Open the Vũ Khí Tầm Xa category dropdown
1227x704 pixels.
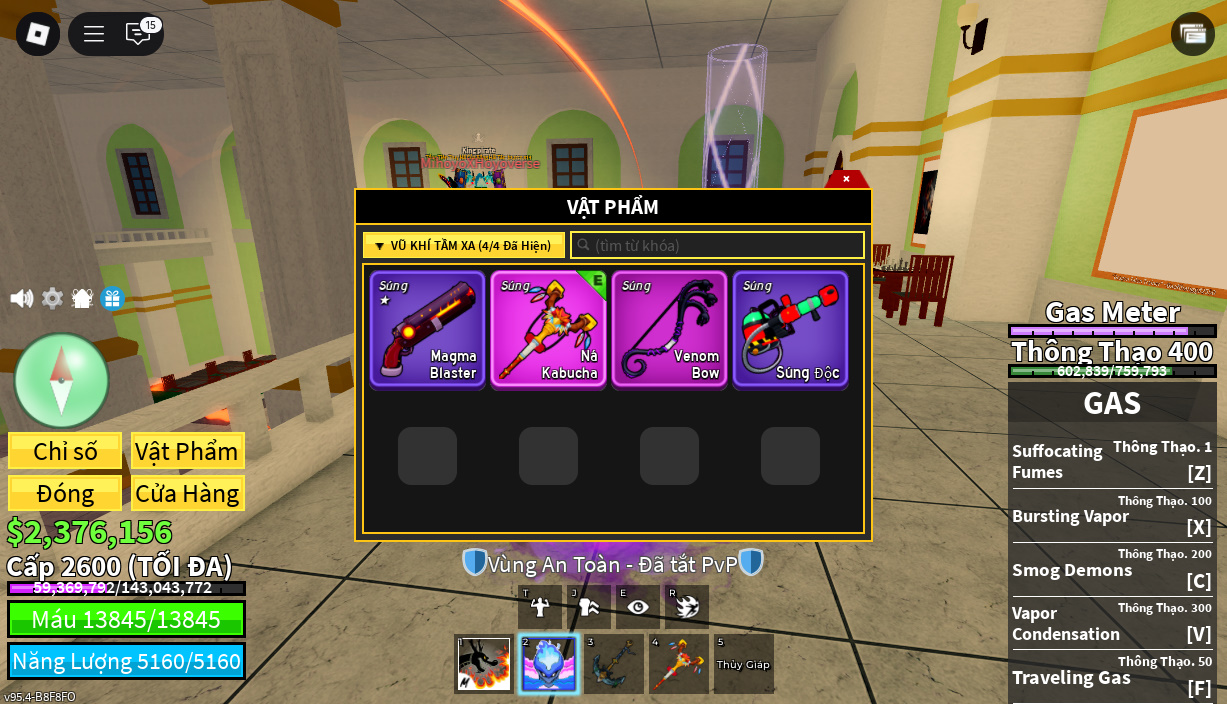[464, 245]
